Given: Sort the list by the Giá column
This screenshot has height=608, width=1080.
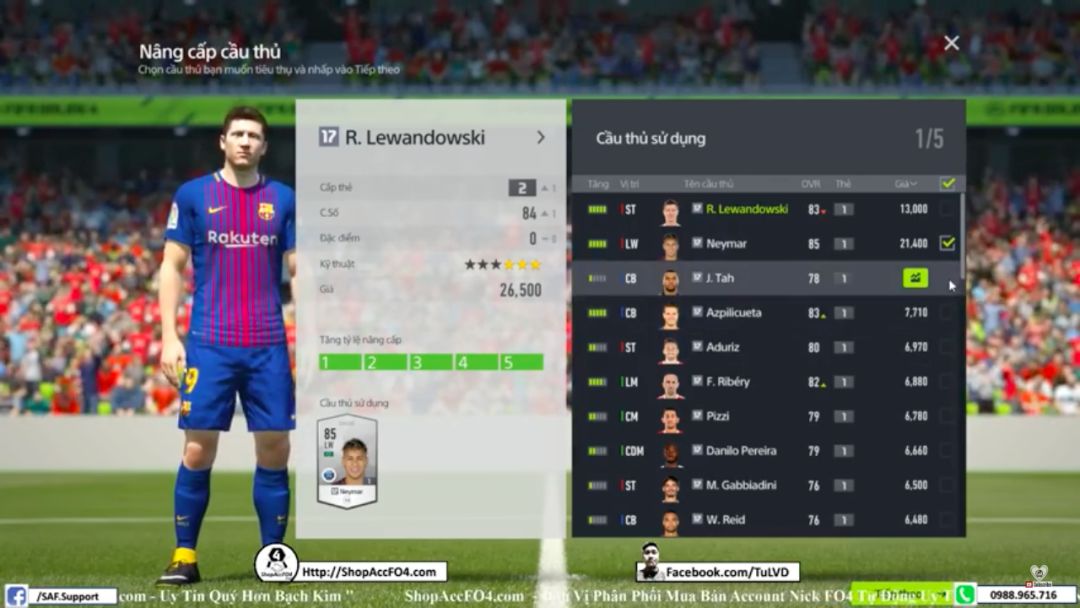Looking at the screenshot, I should click(906, 184).
